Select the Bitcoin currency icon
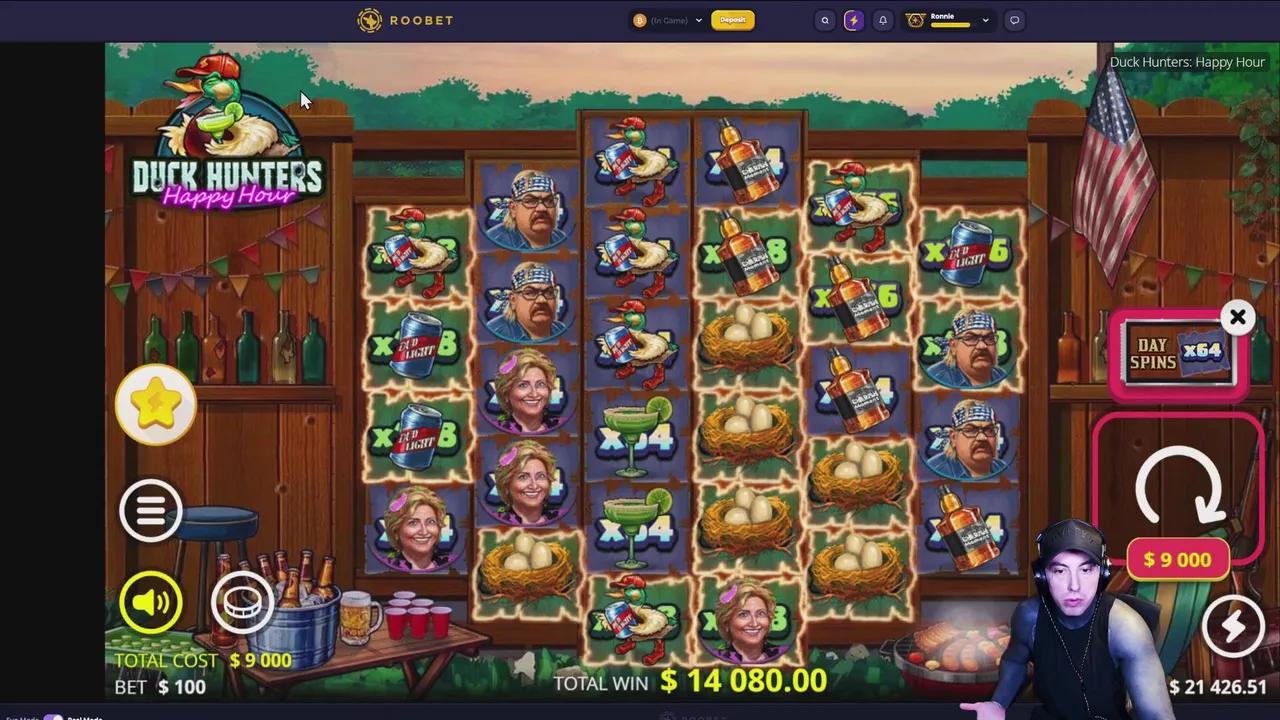Viewport: 1280px width, 720px height. [639, 19]
